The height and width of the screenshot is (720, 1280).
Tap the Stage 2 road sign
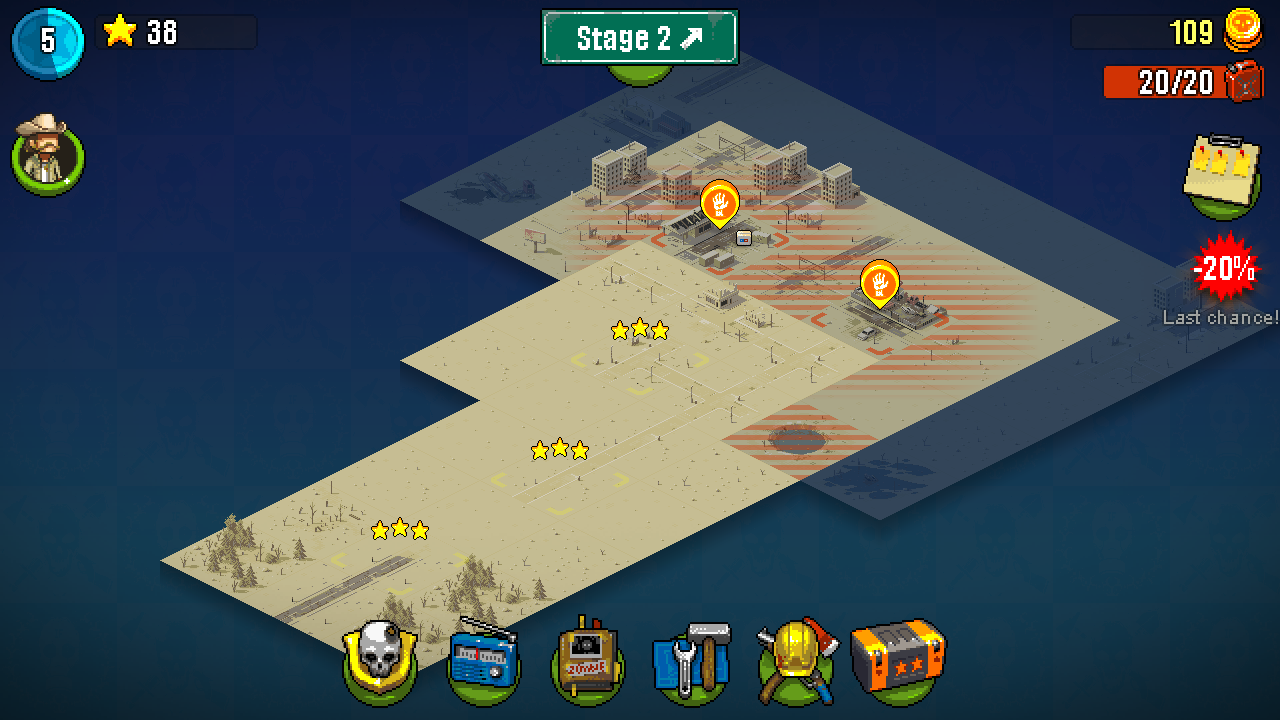pyautogui.click(x=640, y=37)
